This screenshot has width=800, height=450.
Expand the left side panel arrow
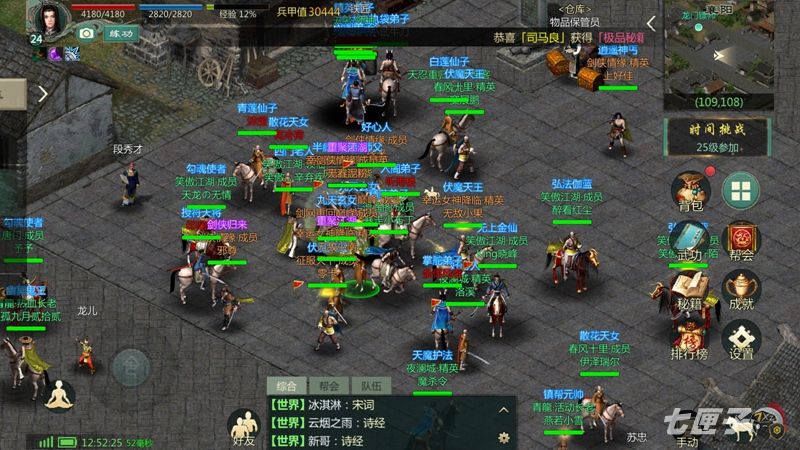tap(43, 94)
